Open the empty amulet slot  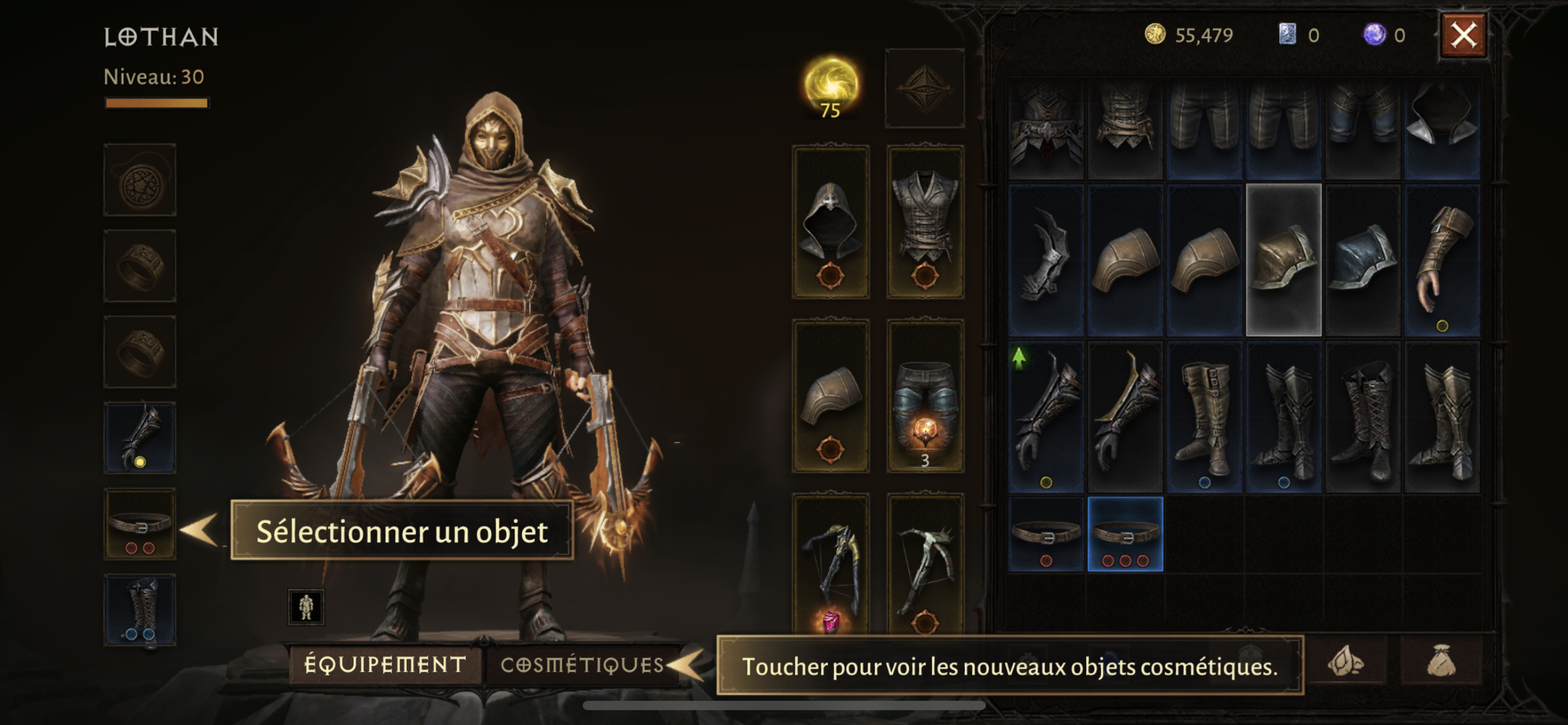[x=140, y=180]
